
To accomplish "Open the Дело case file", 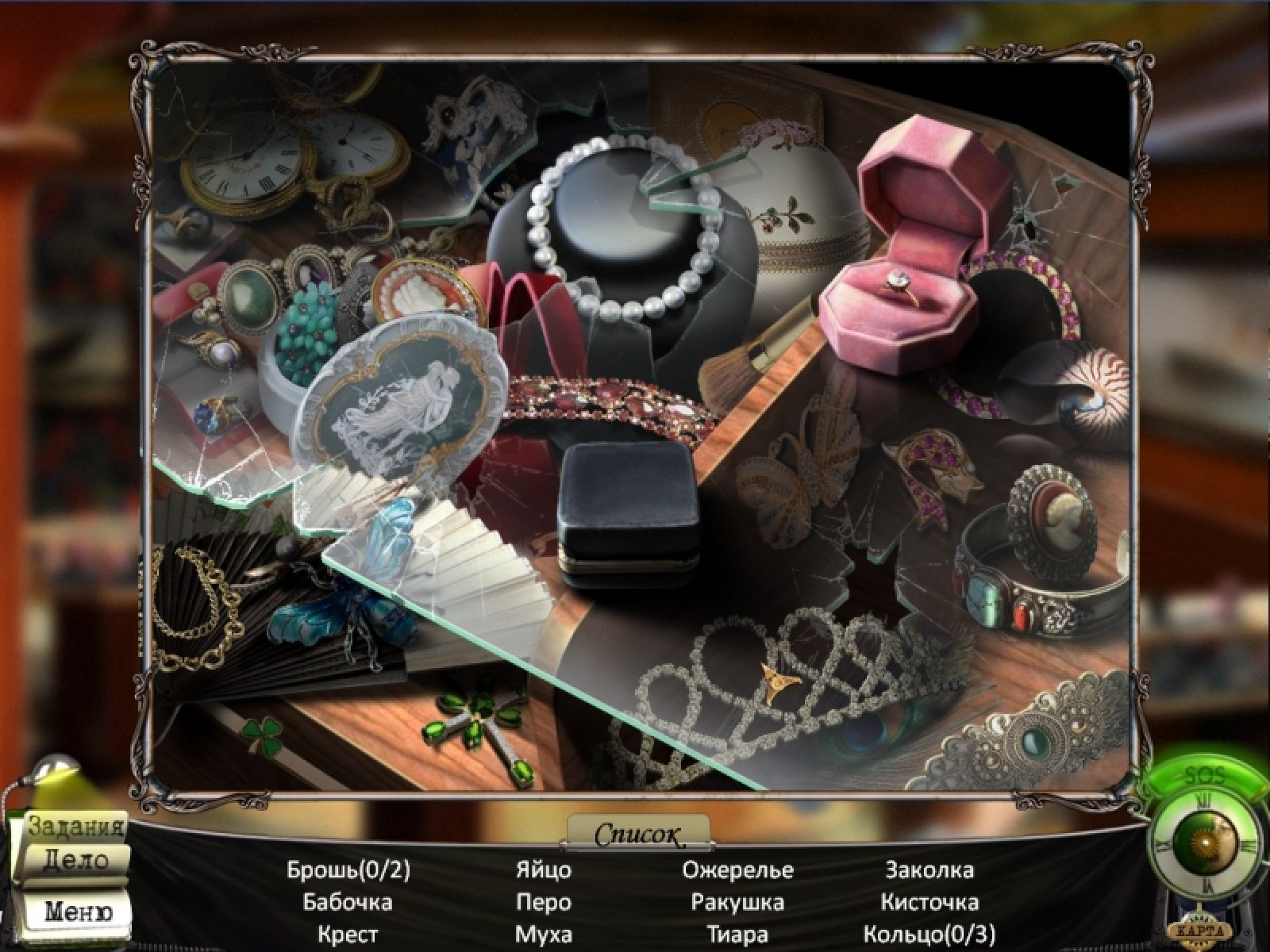I will click(x=74, y=860).
